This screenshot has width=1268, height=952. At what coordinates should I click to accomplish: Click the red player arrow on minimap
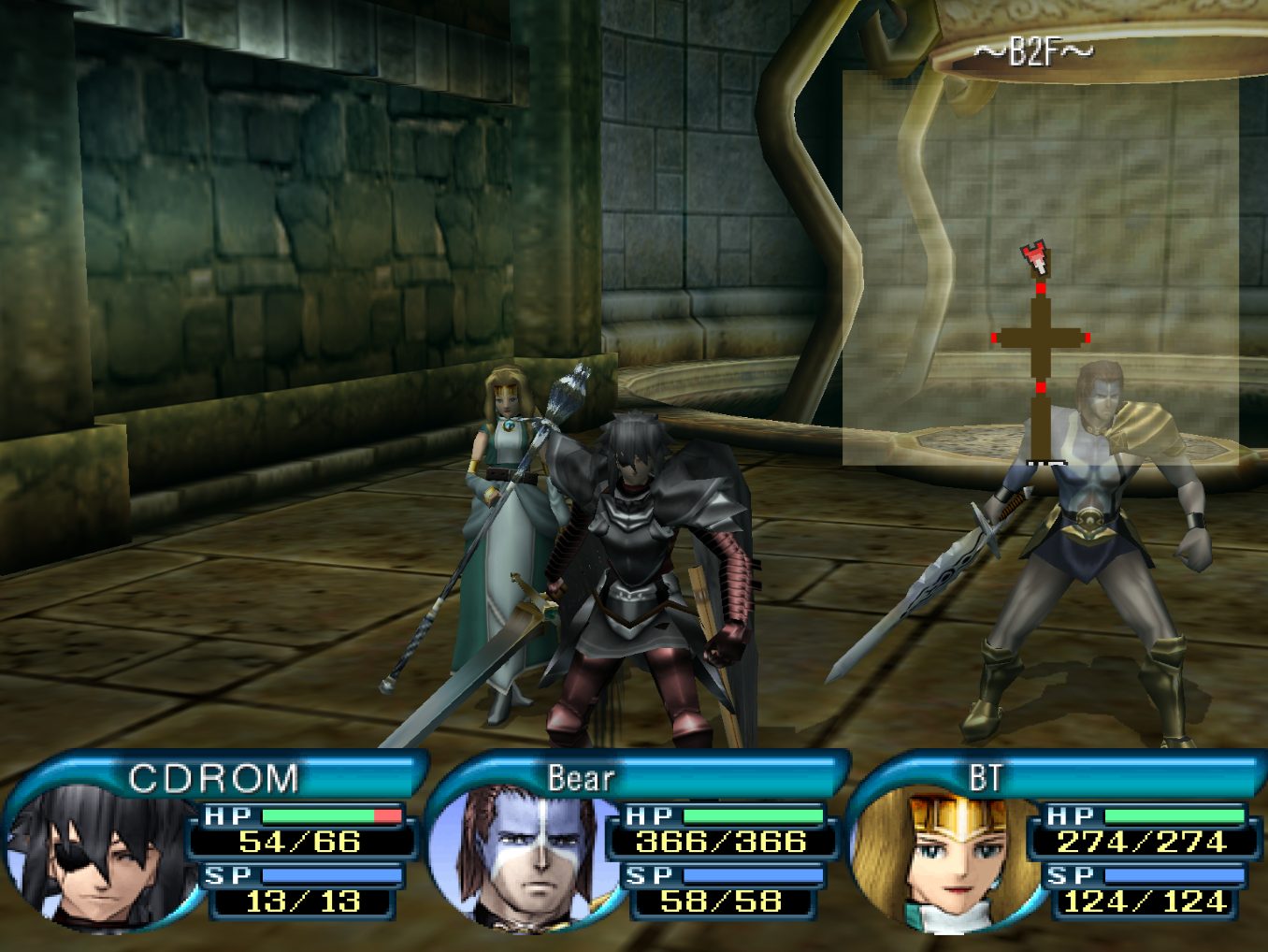(1034, 256)
